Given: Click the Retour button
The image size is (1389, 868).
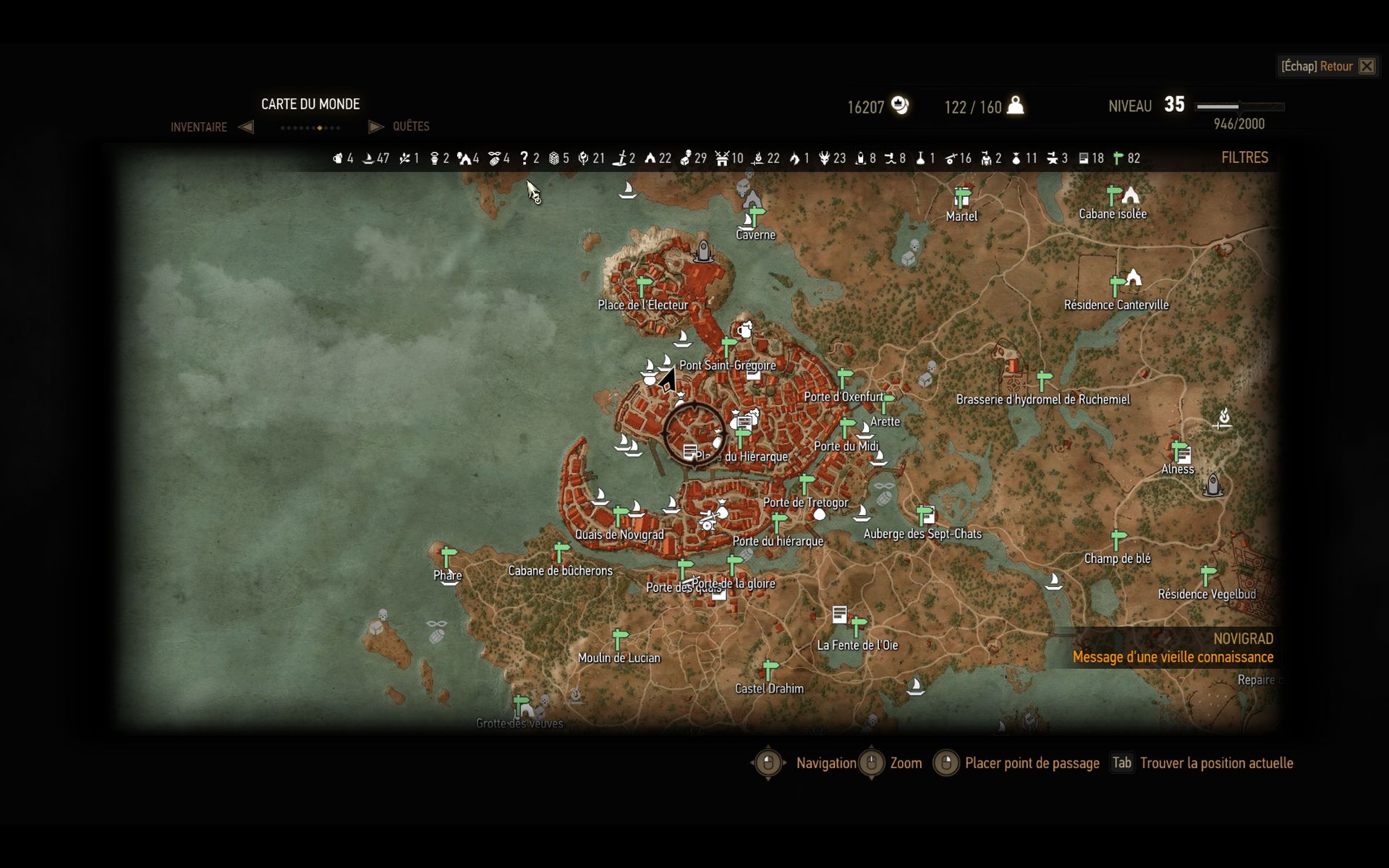Looking at the screenshot, I should [1327, 66].
